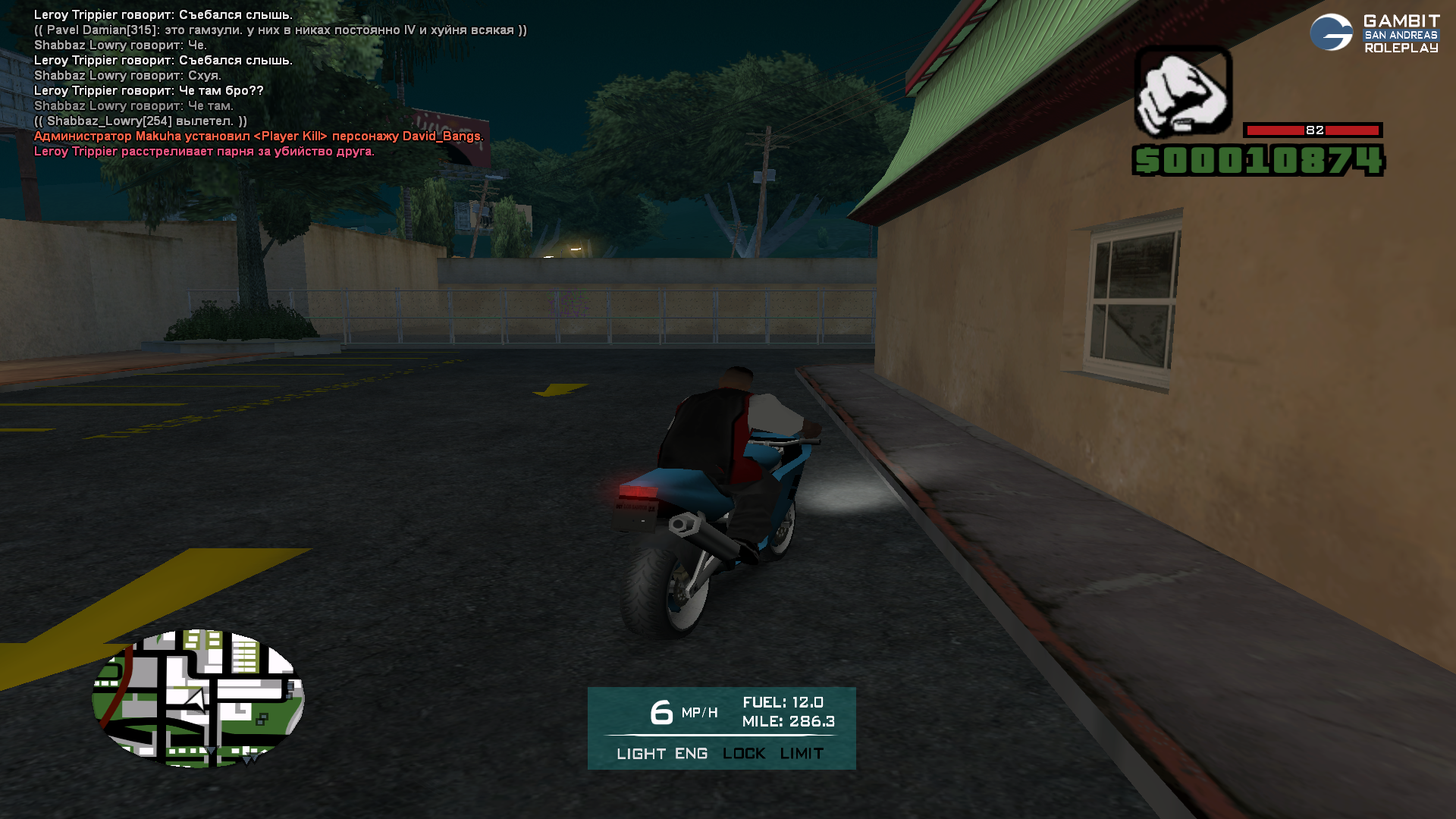Image resolution: width=1456 pixels, height=819 pixels.
Task: Toggle the LOCK indicator on speedometer
Action: point(744,754)
